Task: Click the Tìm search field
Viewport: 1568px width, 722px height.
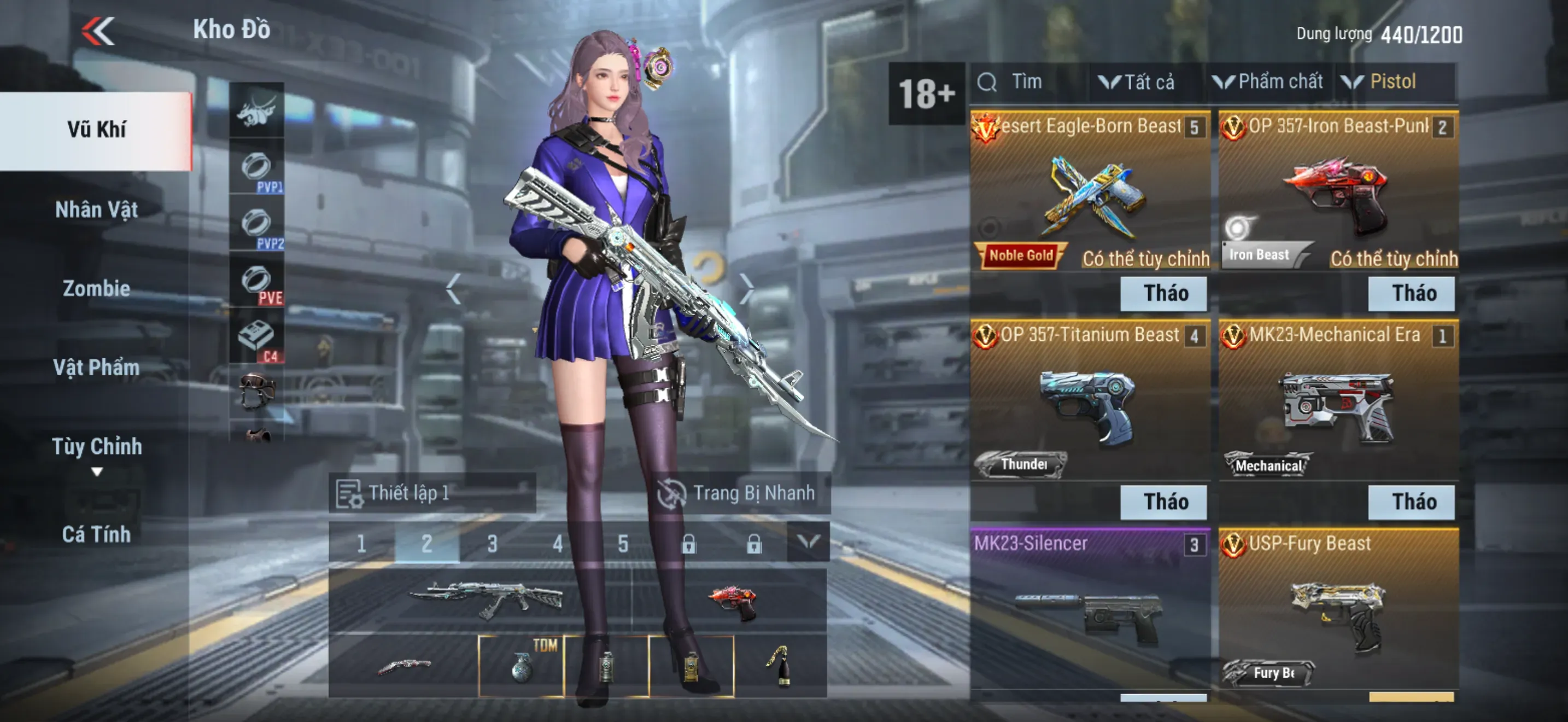Action: (1029, 82)
